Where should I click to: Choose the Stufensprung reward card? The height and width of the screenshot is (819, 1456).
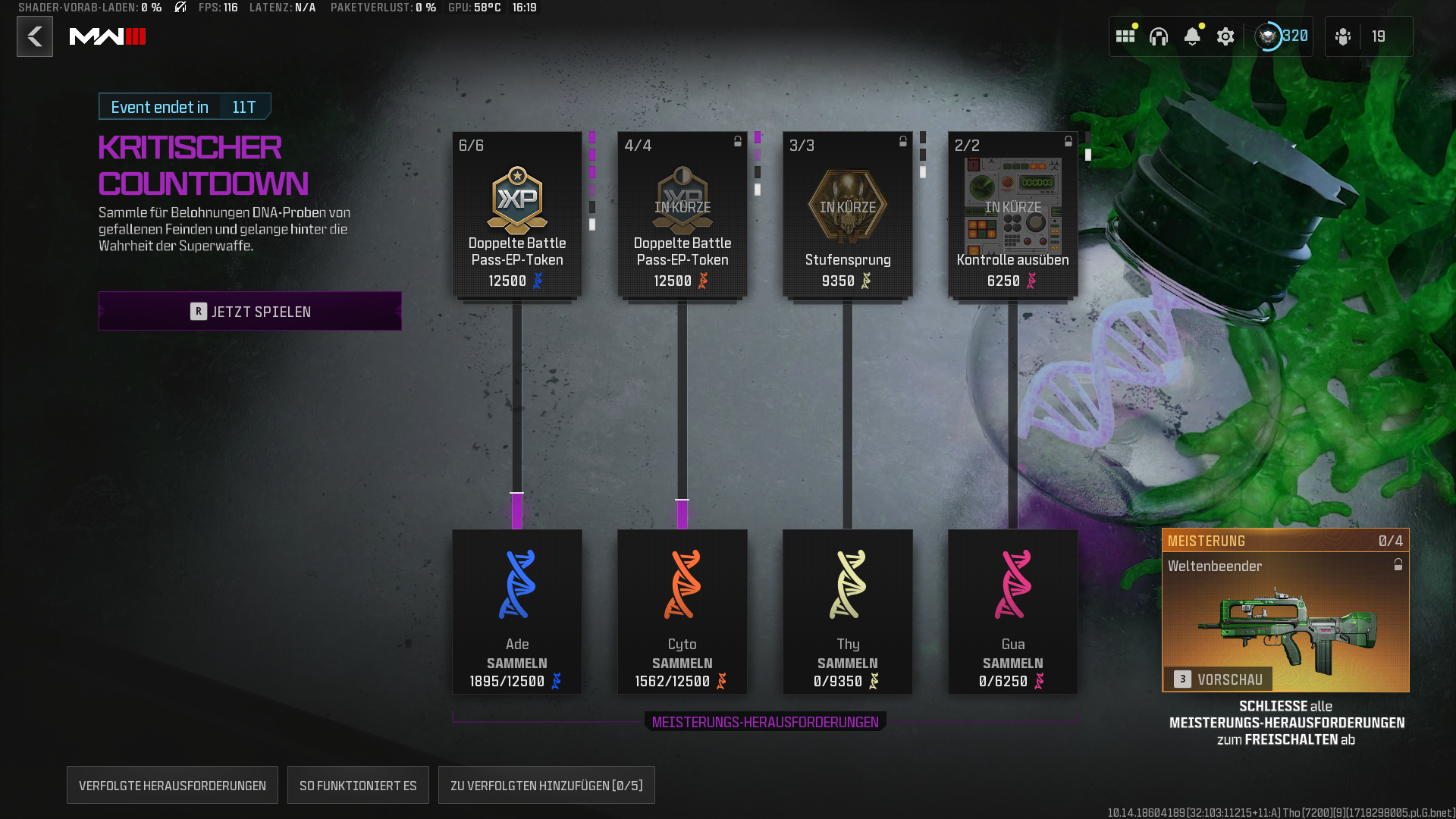pyautogui.click(x=848, y=215)
